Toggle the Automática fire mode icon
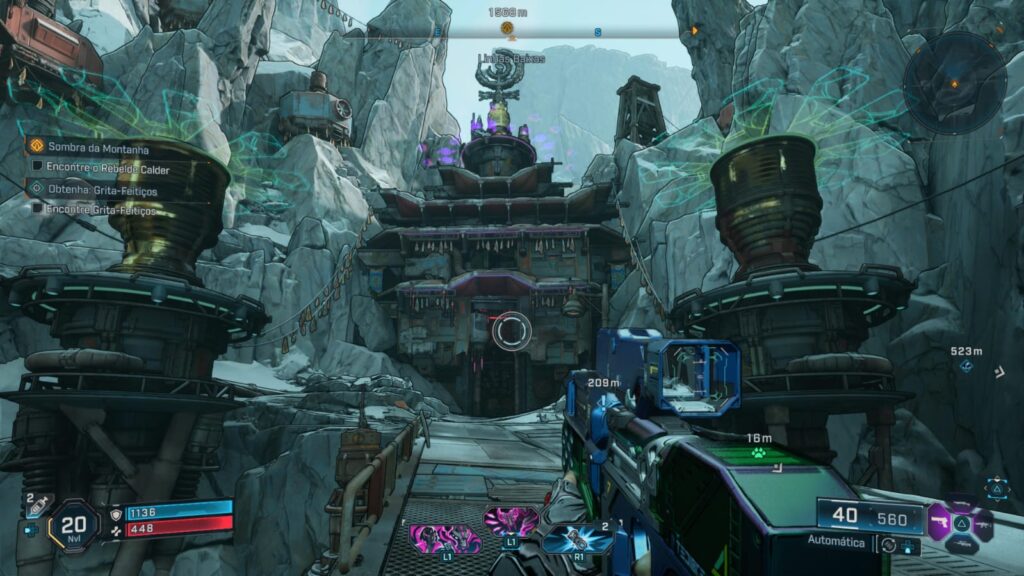The width and height of the screenshot is (1024, 576). 886,544
